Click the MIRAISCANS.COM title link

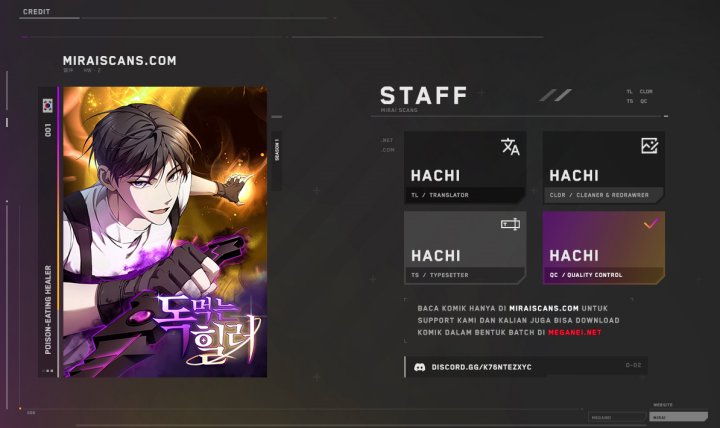(119, 60)
